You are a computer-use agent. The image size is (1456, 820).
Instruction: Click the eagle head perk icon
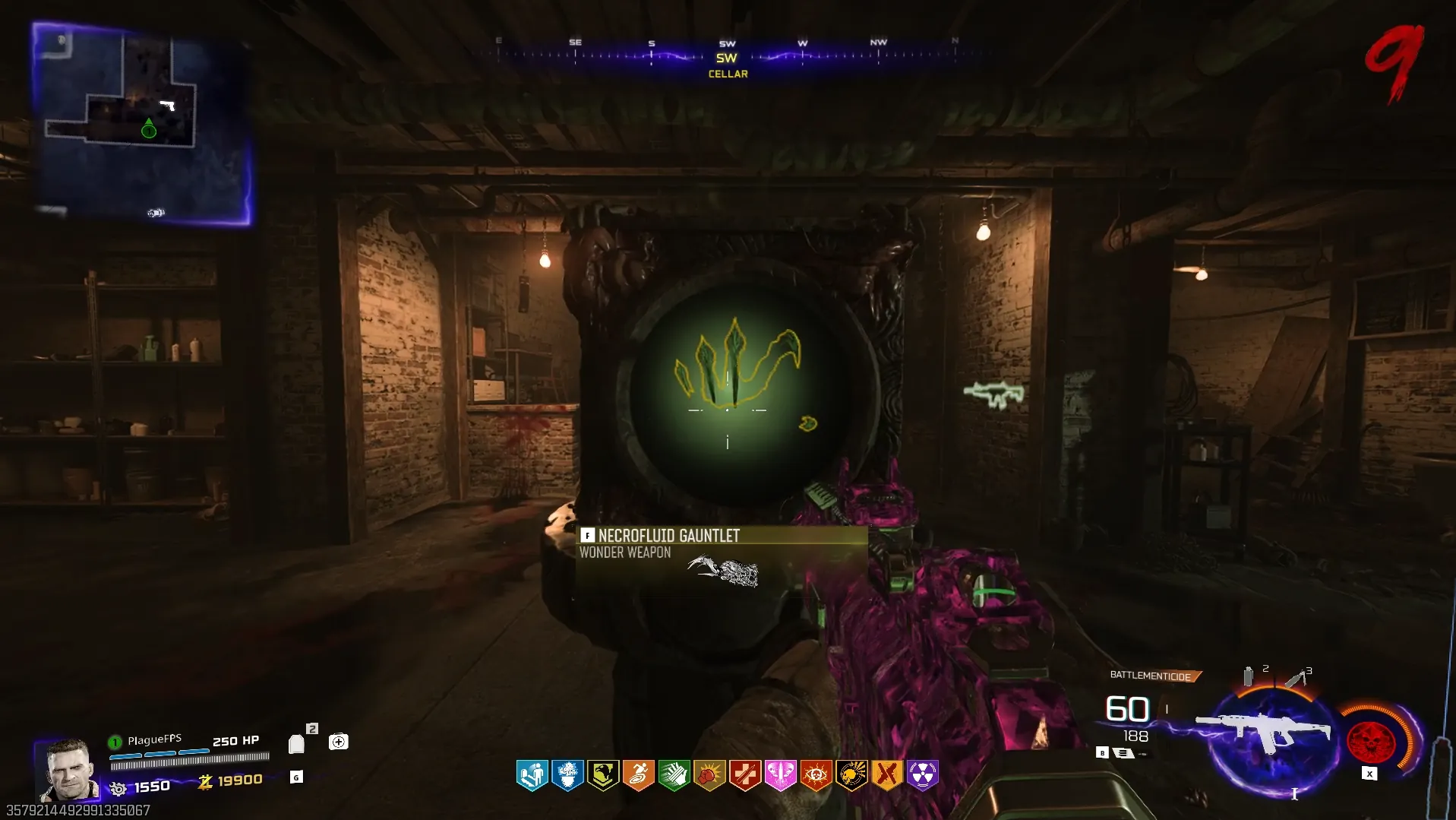(603, 775)
